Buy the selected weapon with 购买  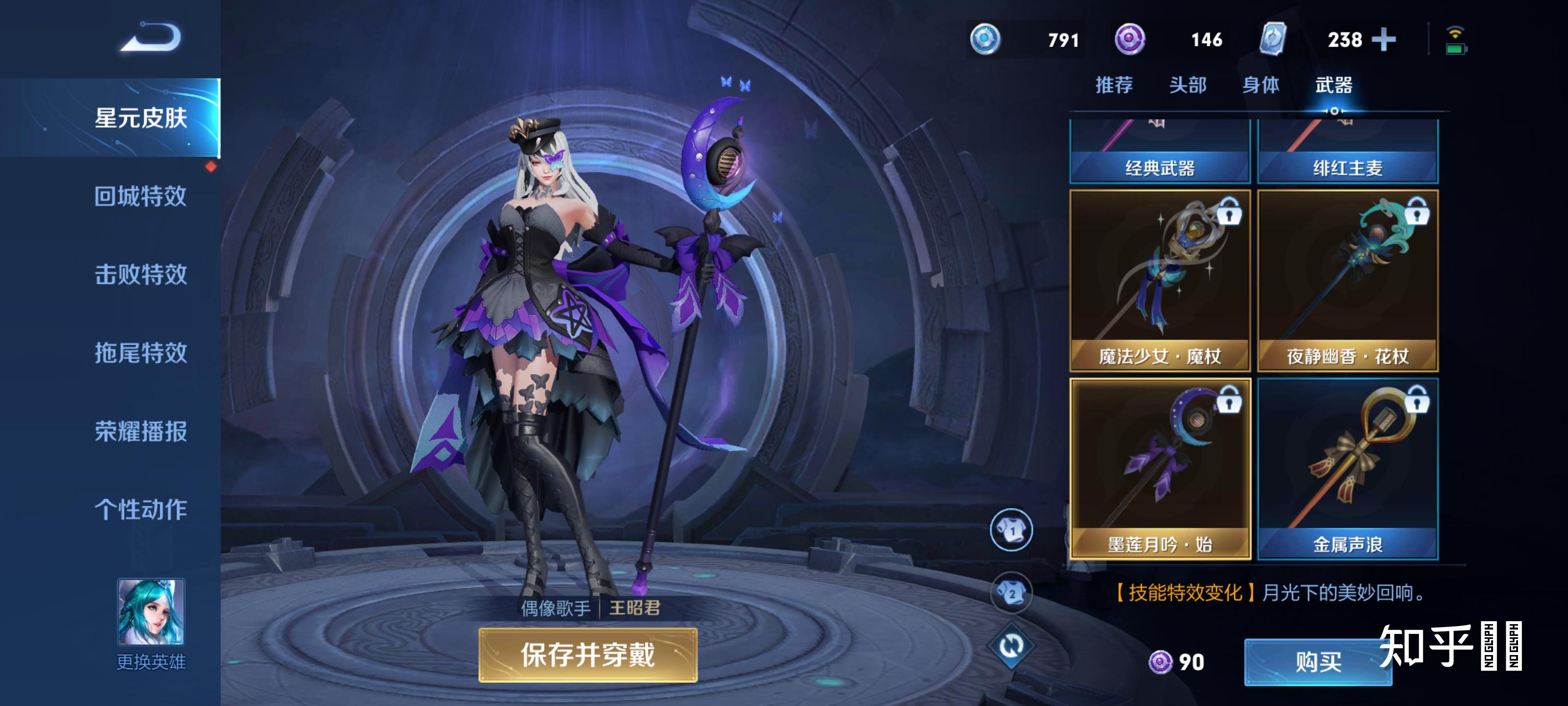coord(1317,661)
